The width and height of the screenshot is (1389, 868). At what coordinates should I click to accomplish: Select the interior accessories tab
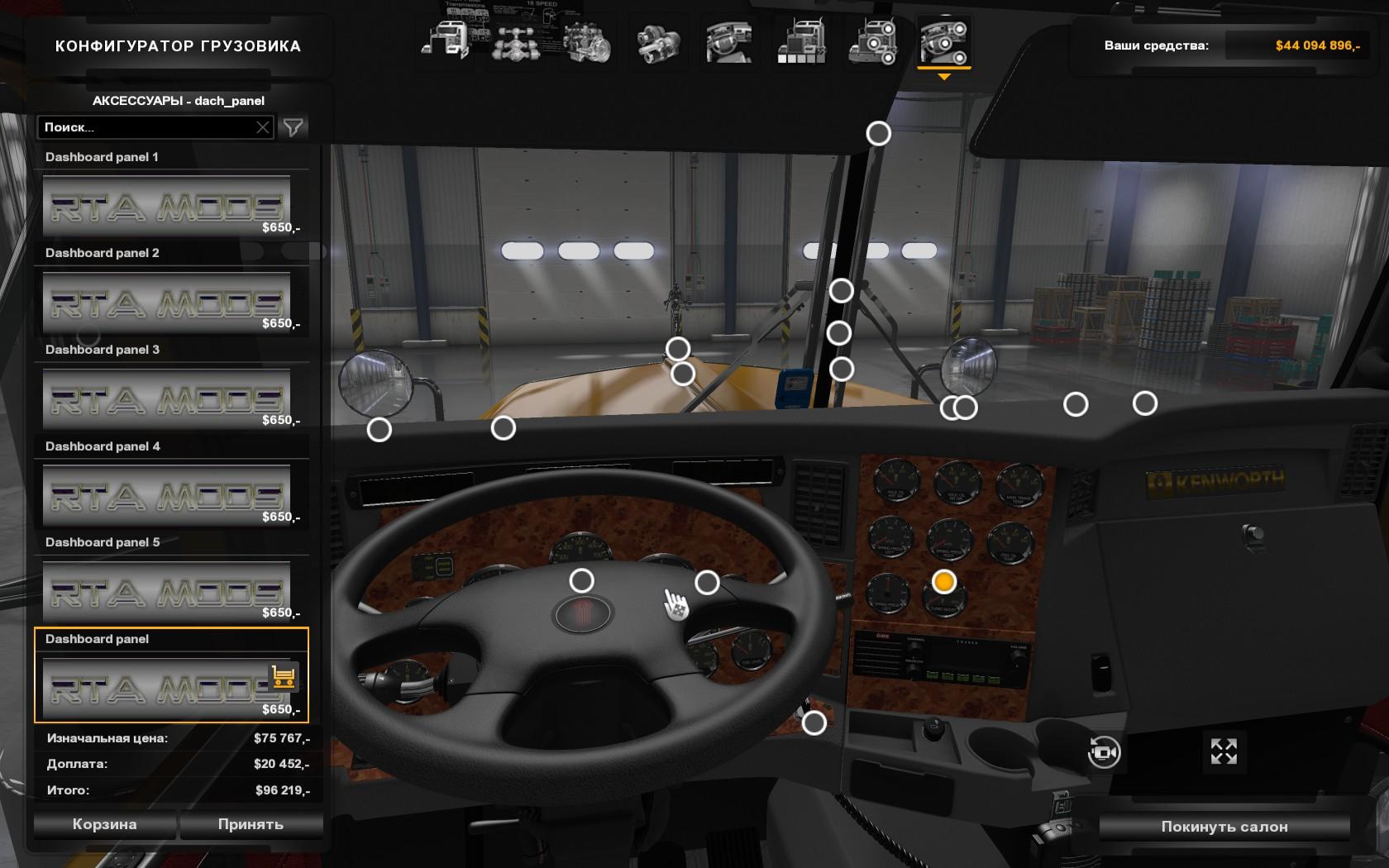[943, 41]
